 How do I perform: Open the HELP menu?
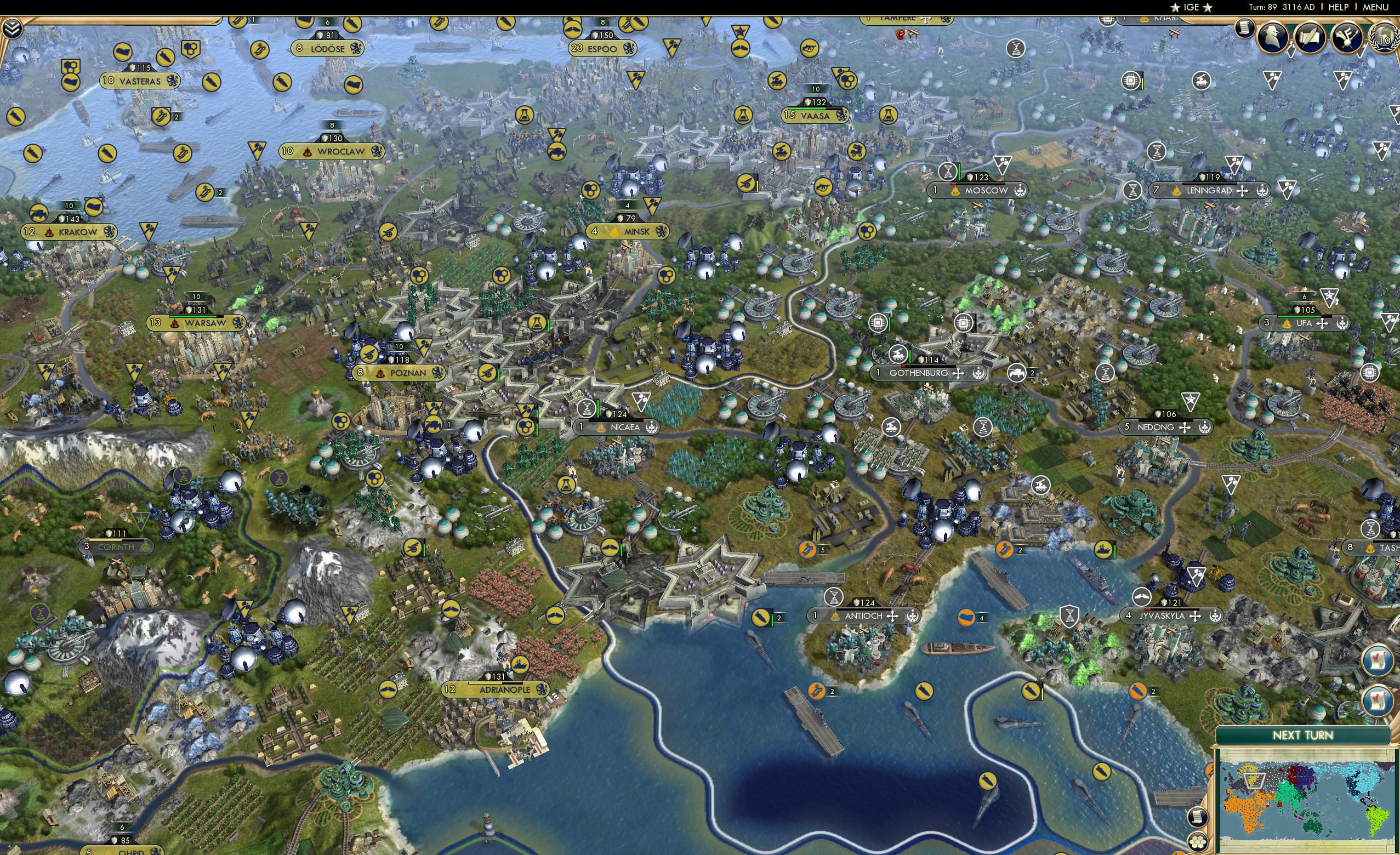pyautogui.click(x=1339, y=7)
